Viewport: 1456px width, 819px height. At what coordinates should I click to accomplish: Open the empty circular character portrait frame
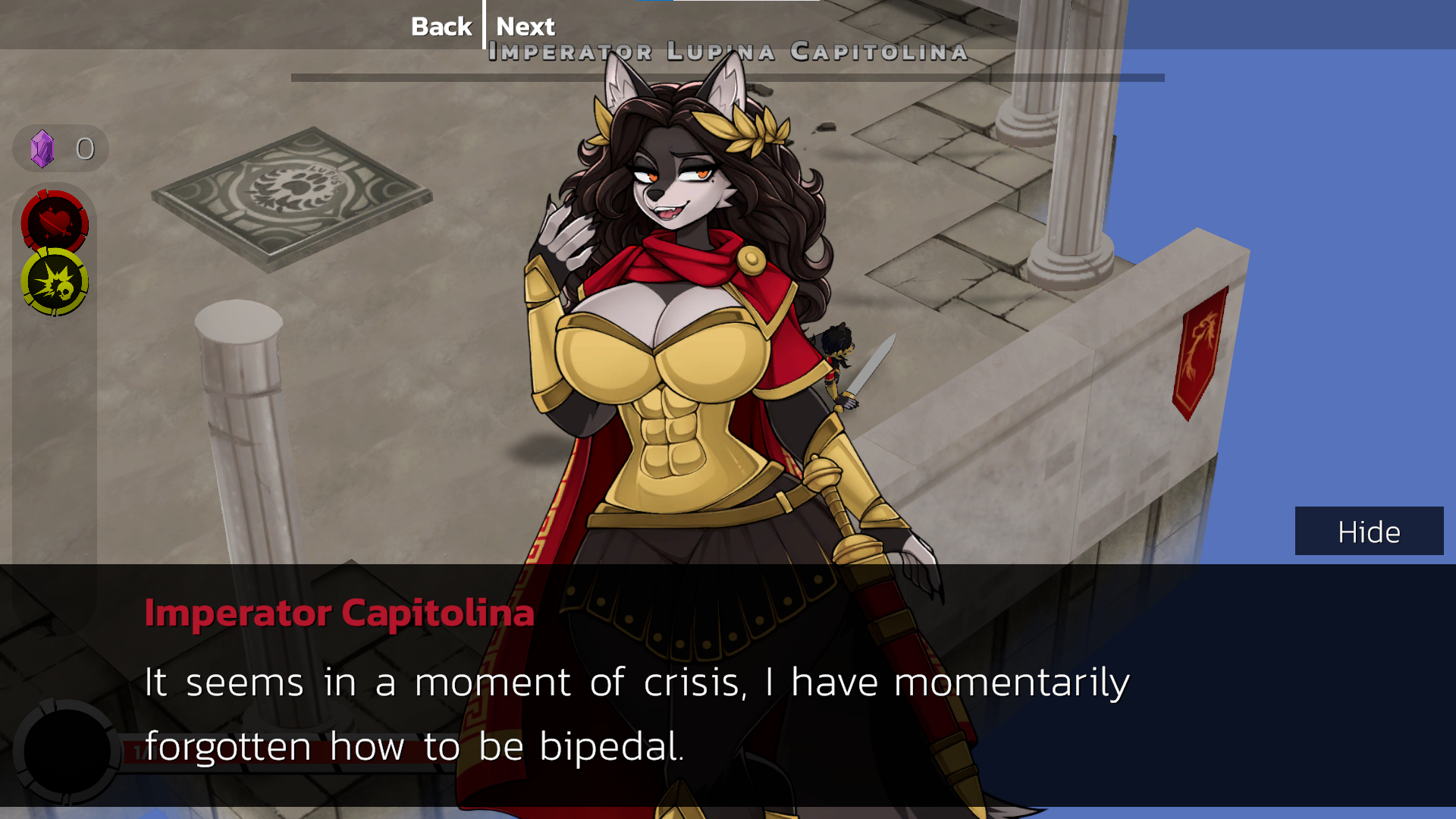point(67,751)
